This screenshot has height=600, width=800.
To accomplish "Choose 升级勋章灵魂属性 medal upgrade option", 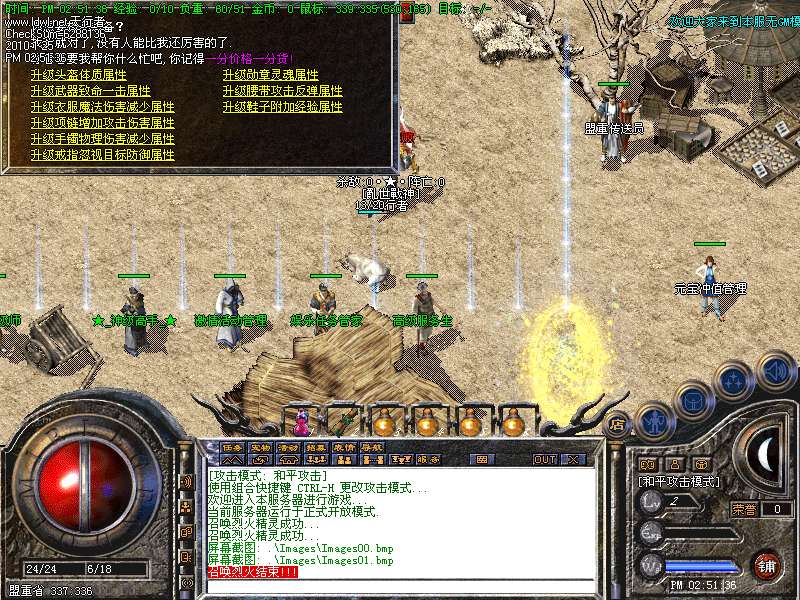I will (x=270, y=75).
